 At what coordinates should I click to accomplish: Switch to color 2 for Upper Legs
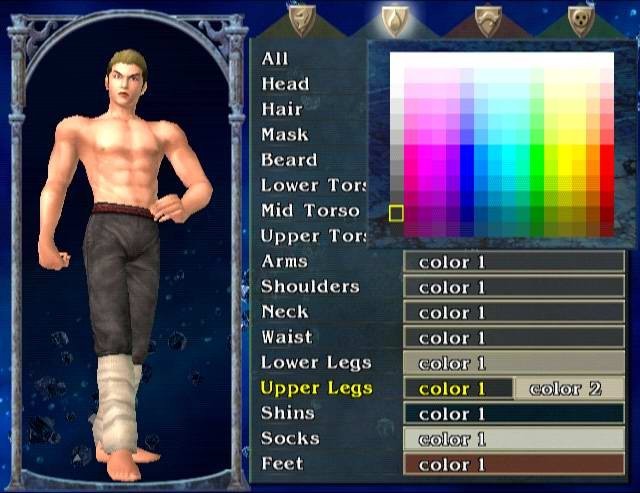point(567,388)
